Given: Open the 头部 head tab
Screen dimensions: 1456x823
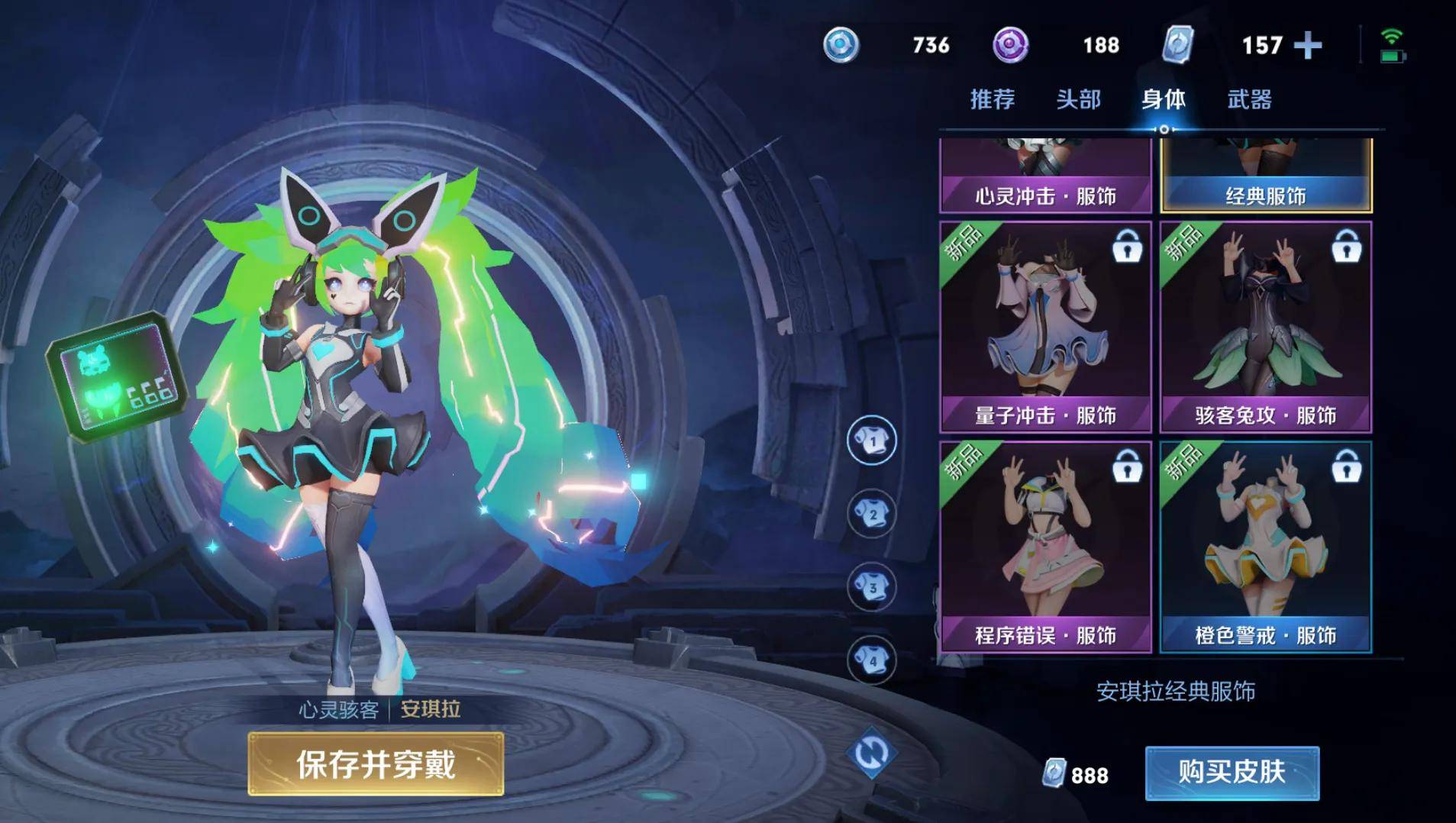Looking at the screenshot, I should coord(1078,99).
